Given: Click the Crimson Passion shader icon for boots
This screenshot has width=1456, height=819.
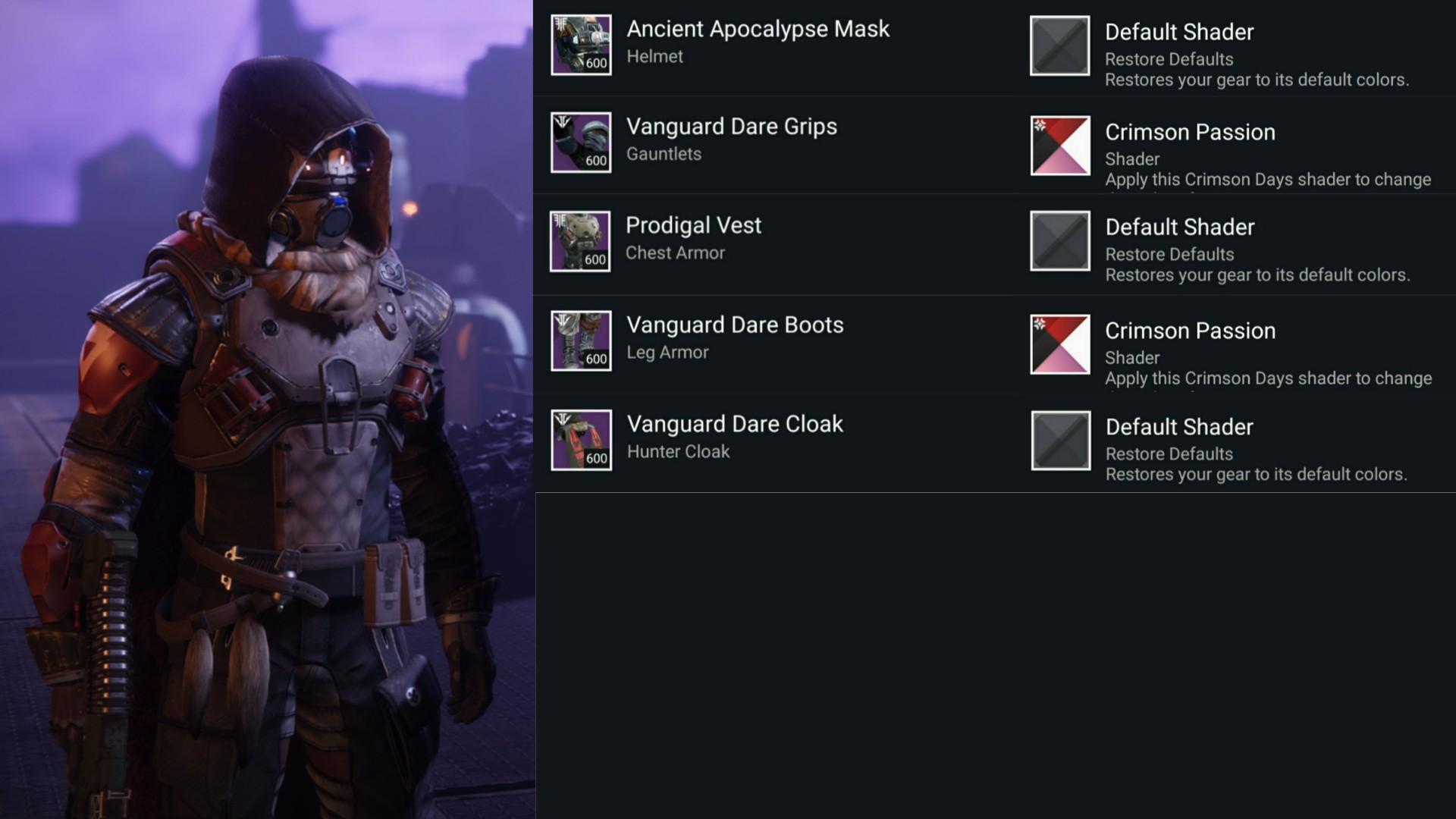Looking at the screenshot, I should [x=1059, y=345].
